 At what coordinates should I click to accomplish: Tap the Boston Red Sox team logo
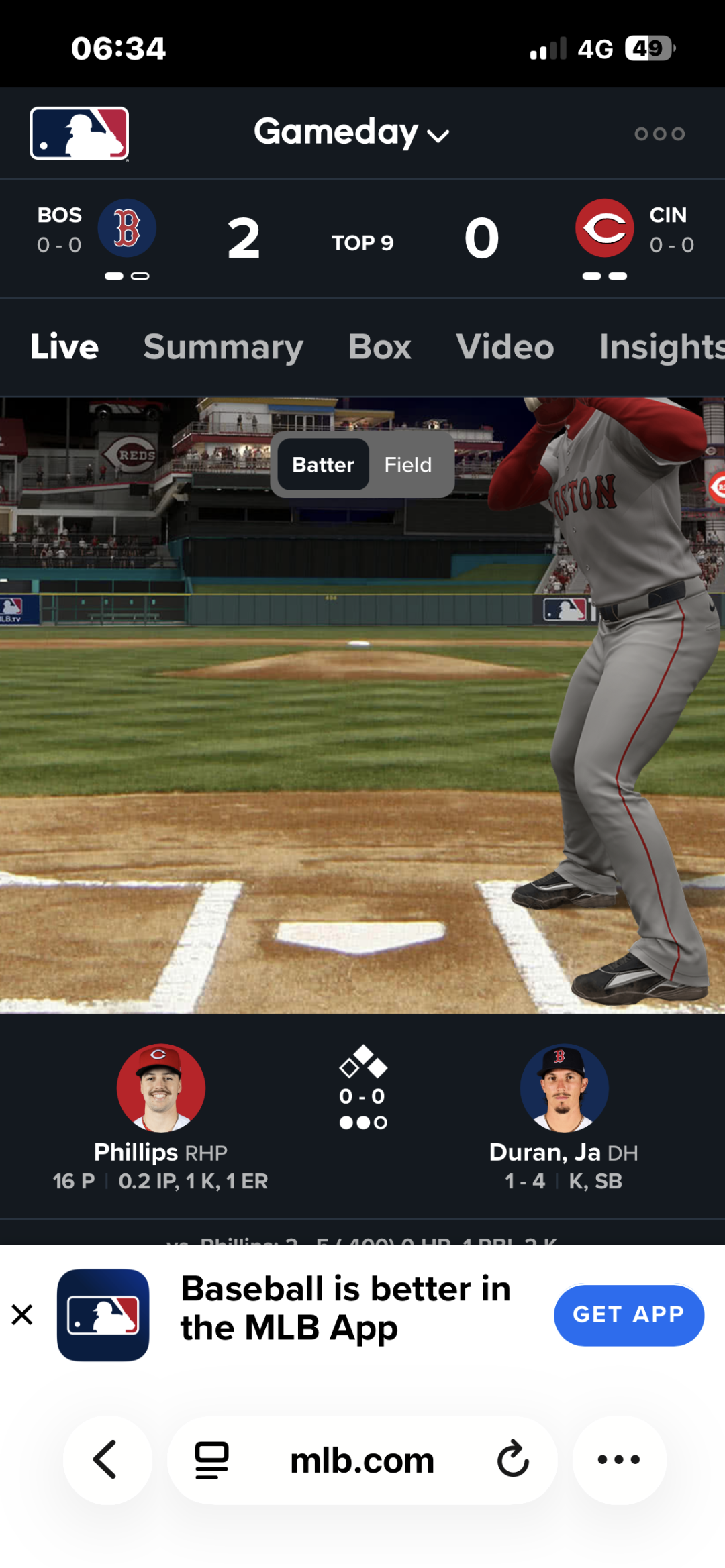point(127,228)
